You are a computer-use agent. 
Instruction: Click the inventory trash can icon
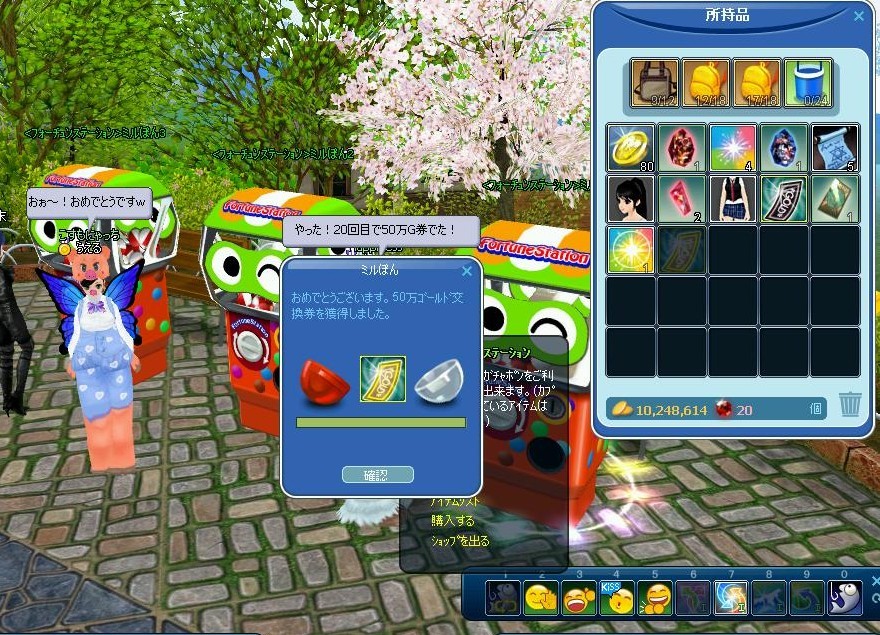point(849,404)
